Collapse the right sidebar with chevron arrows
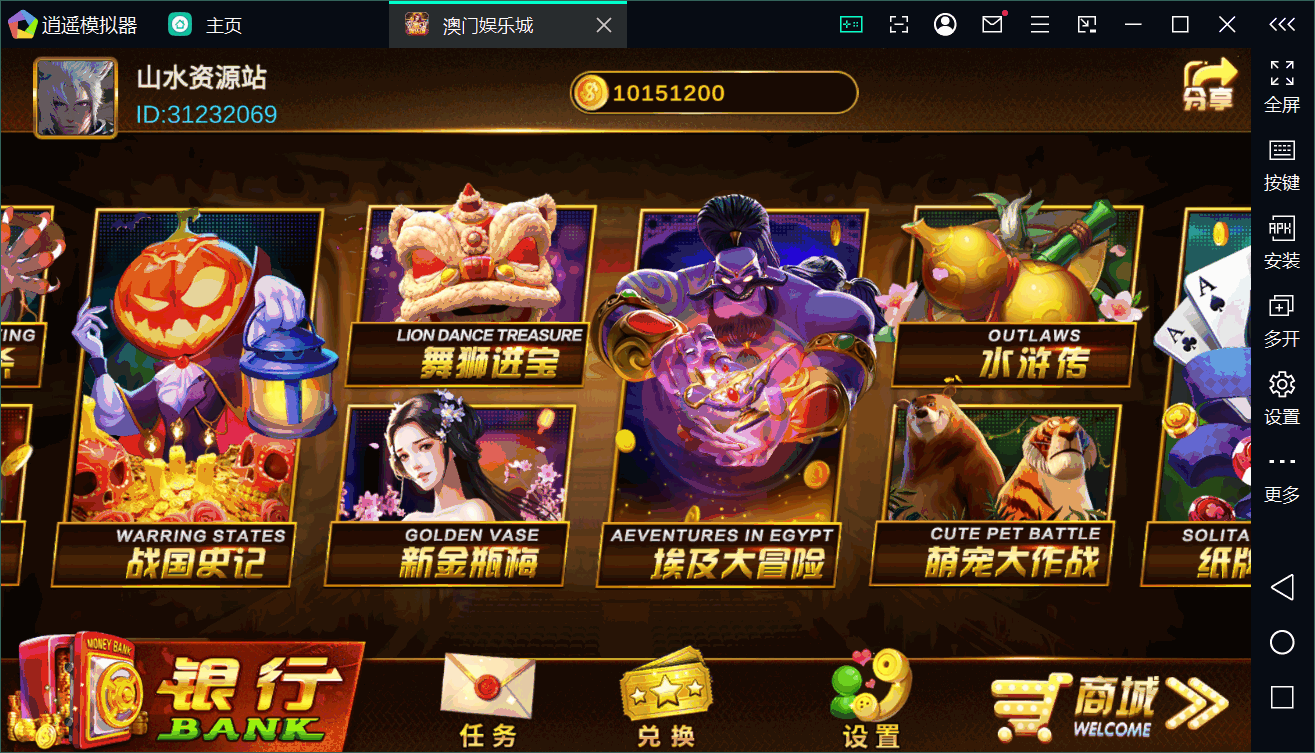This screenshot has height=753, width=1315. pyautogui.click(x=1281, y=24)
